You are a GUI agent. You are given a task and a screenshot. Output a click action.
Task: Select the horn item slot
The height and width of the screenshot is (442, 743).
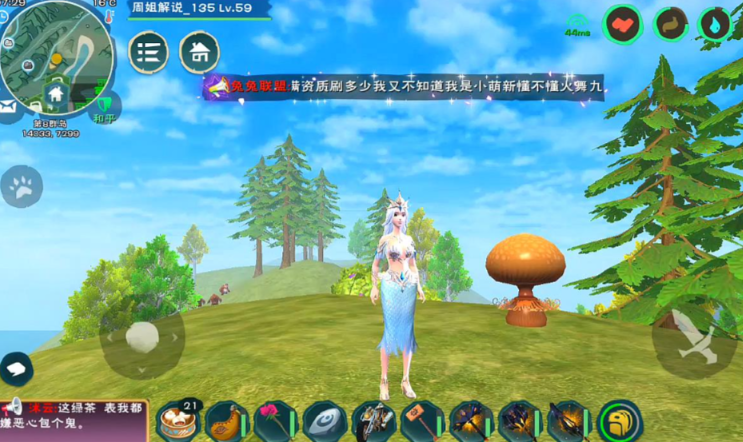point(227,421)
